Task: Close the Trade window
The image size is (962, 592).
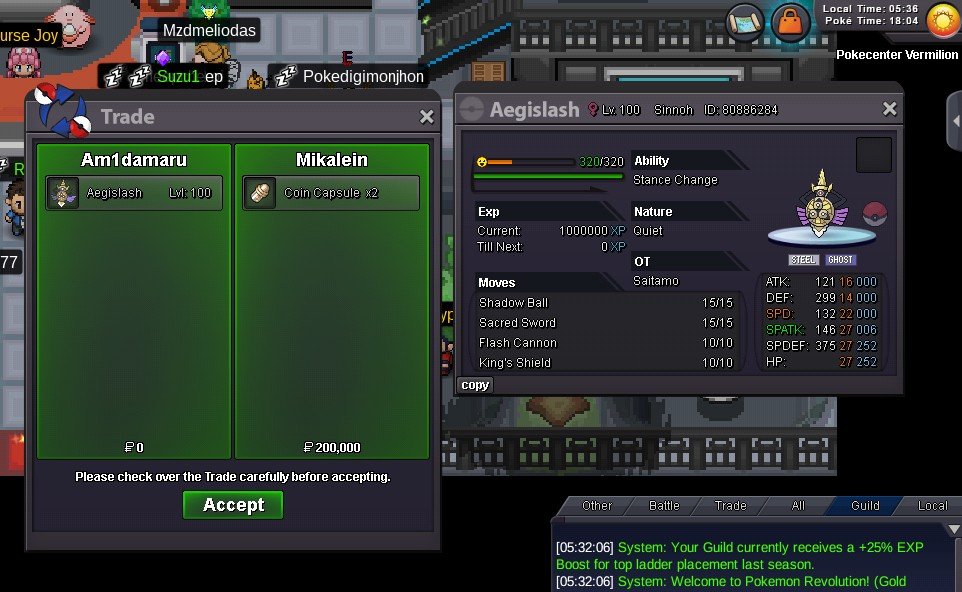Action: click(427, 117)
